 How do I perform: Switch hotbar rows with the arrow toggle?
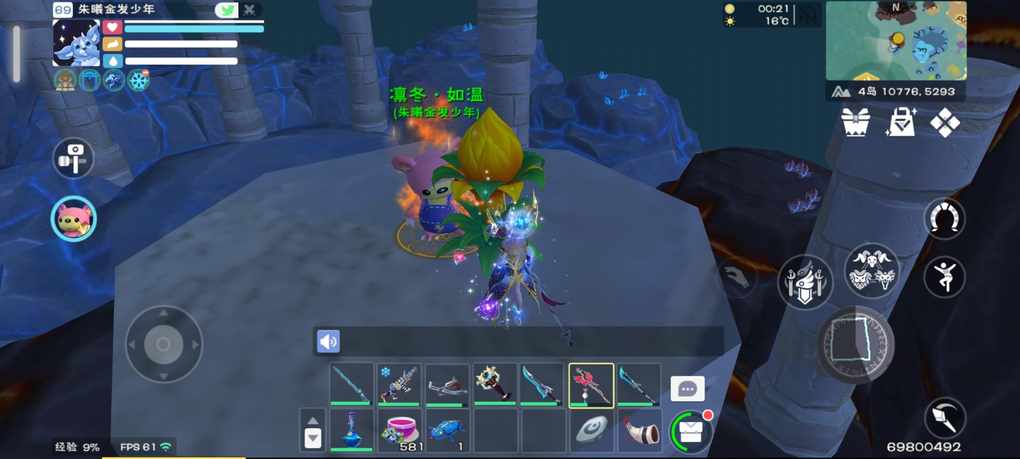click(312, 431)
